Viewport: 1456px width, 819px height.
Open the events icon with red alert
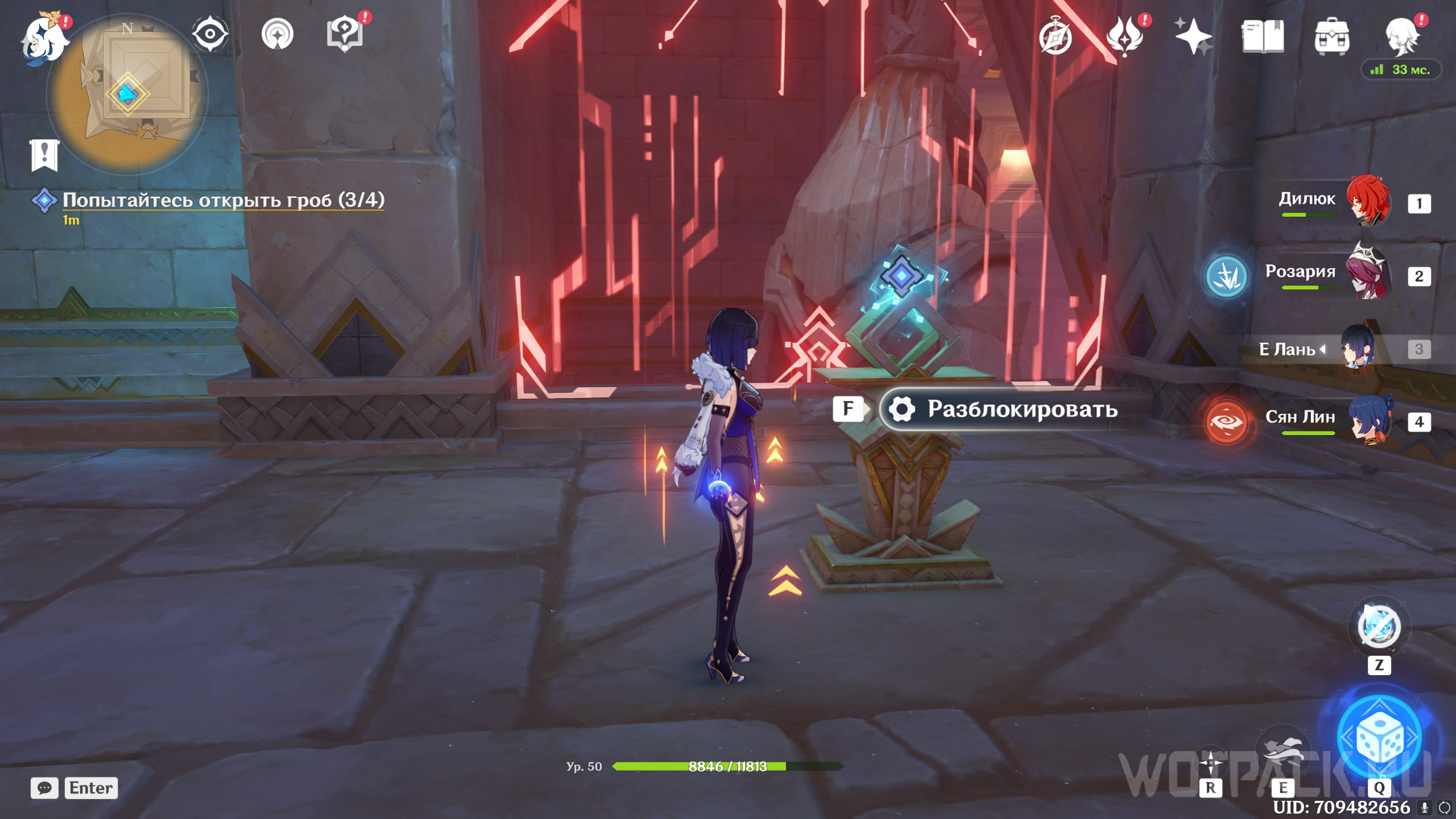1124,36
